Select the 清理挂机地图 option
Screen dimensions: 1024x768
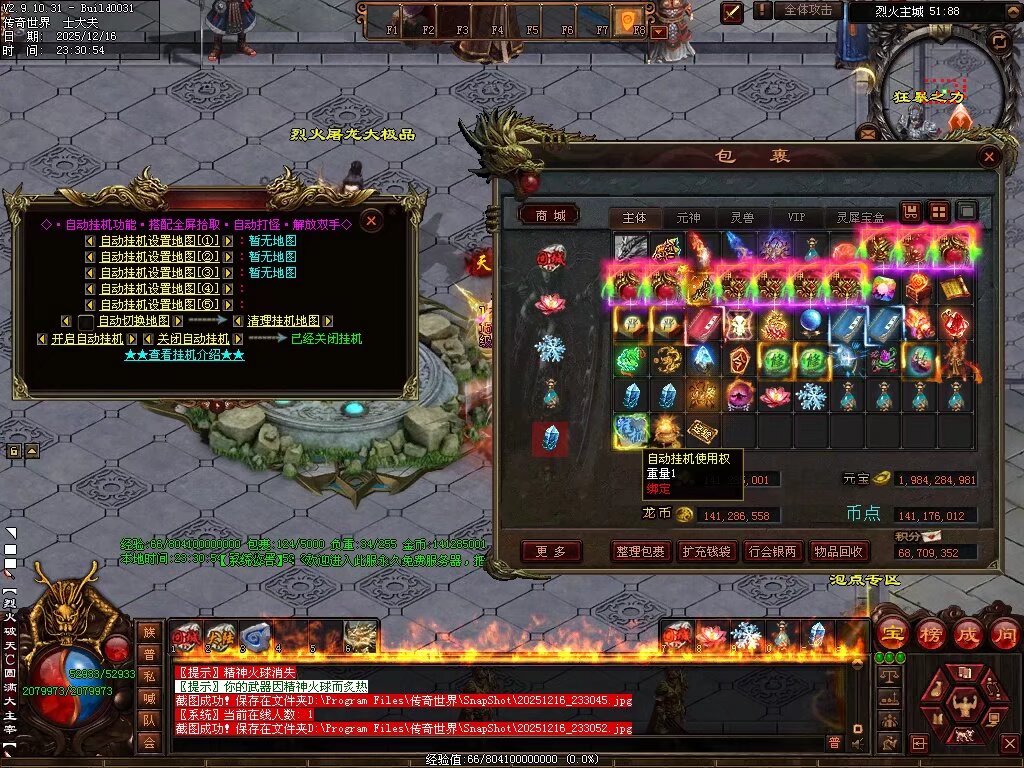(283, 321)
